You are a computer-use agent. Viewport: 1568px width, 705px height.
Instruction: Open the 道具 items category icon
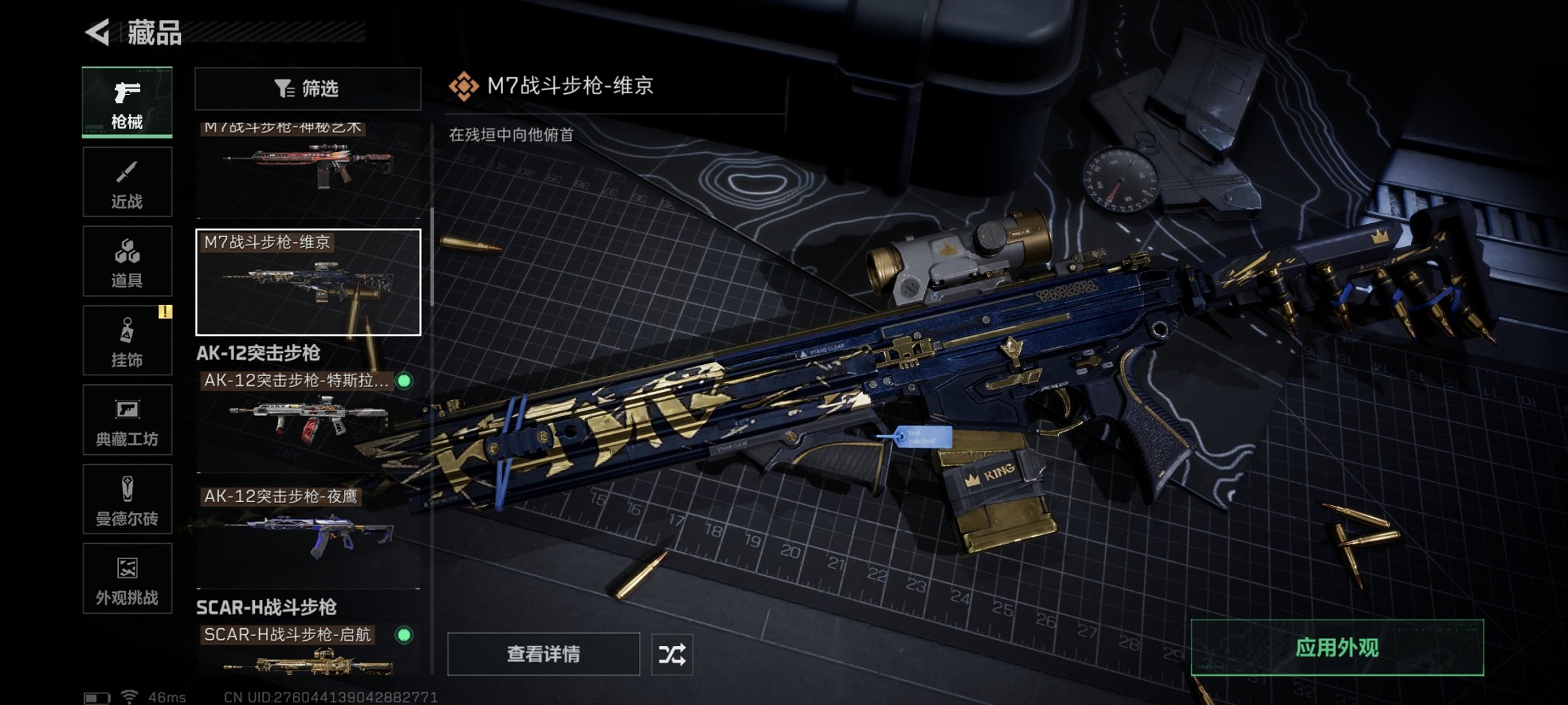point(126,260)
